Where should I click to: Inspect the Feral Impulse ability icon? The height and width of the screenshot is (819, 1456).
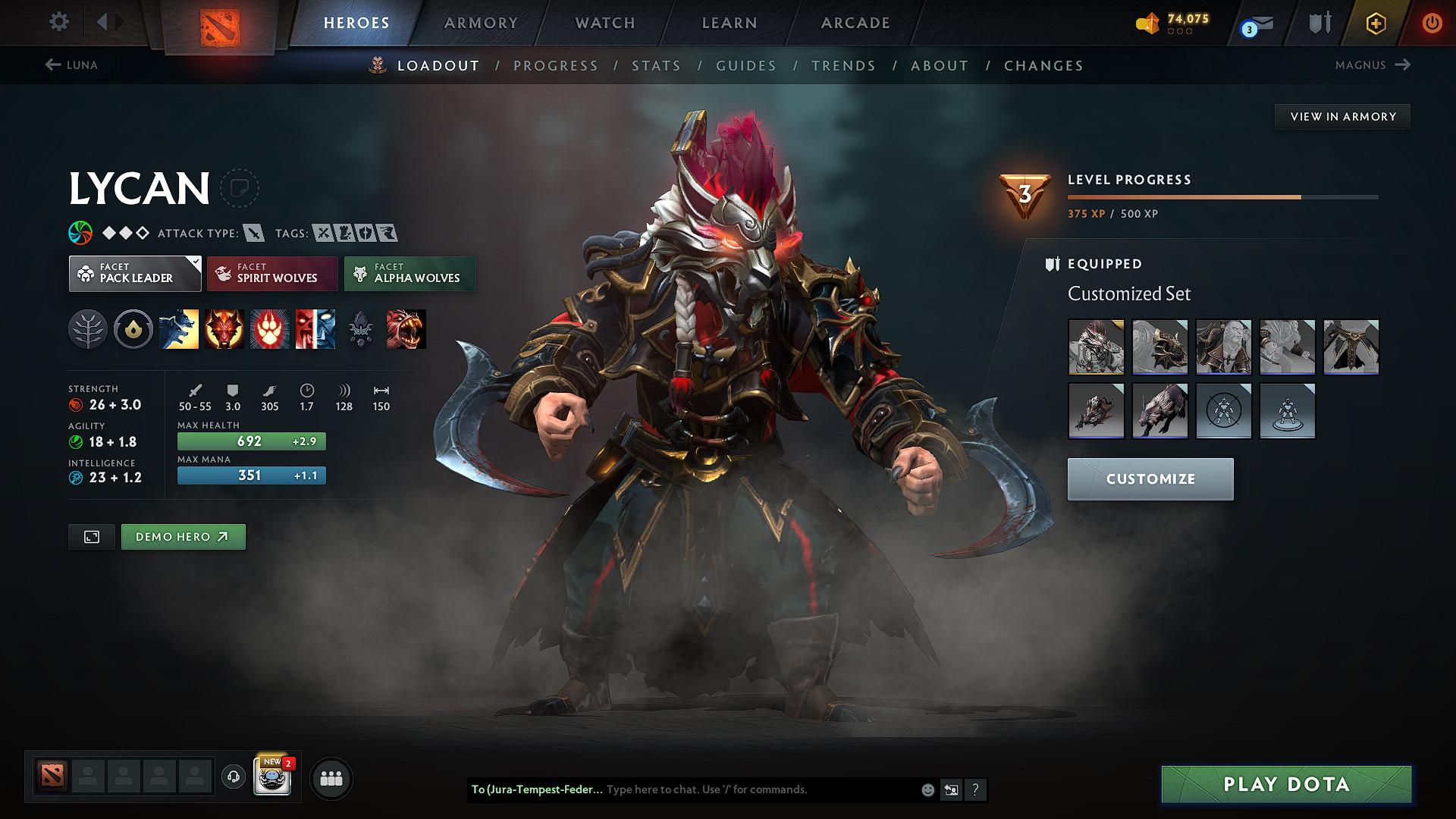pos(270,329)
